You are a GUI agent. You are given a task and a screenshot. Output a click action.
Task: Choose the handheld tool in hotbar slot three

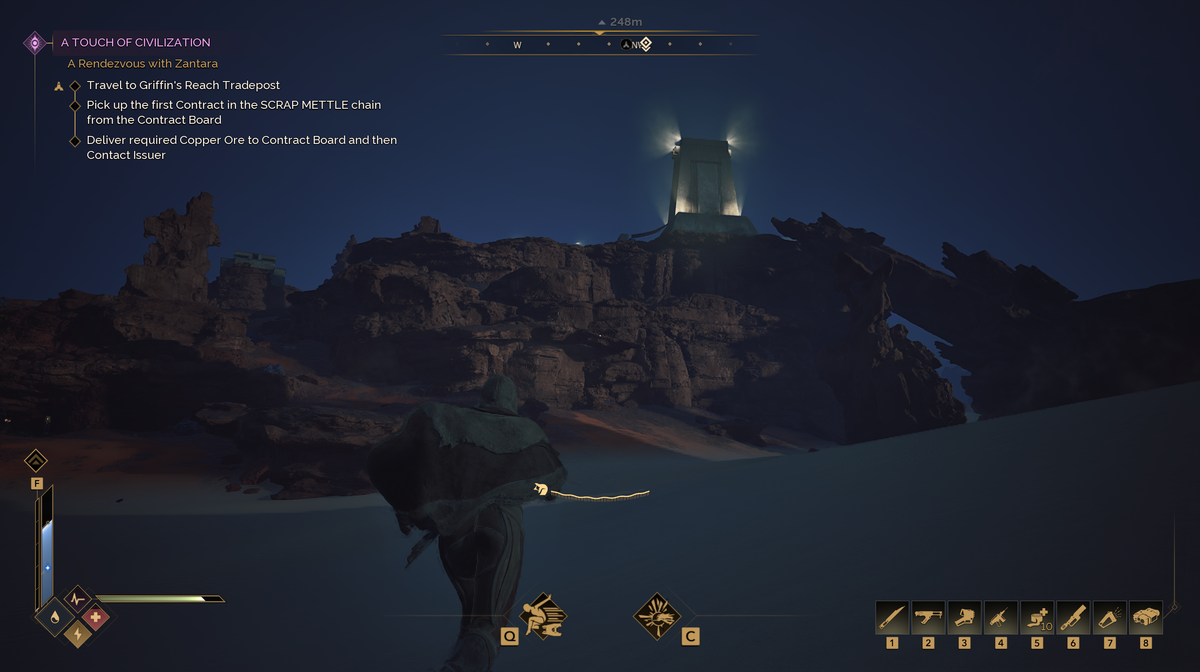[x=964, y=617]
